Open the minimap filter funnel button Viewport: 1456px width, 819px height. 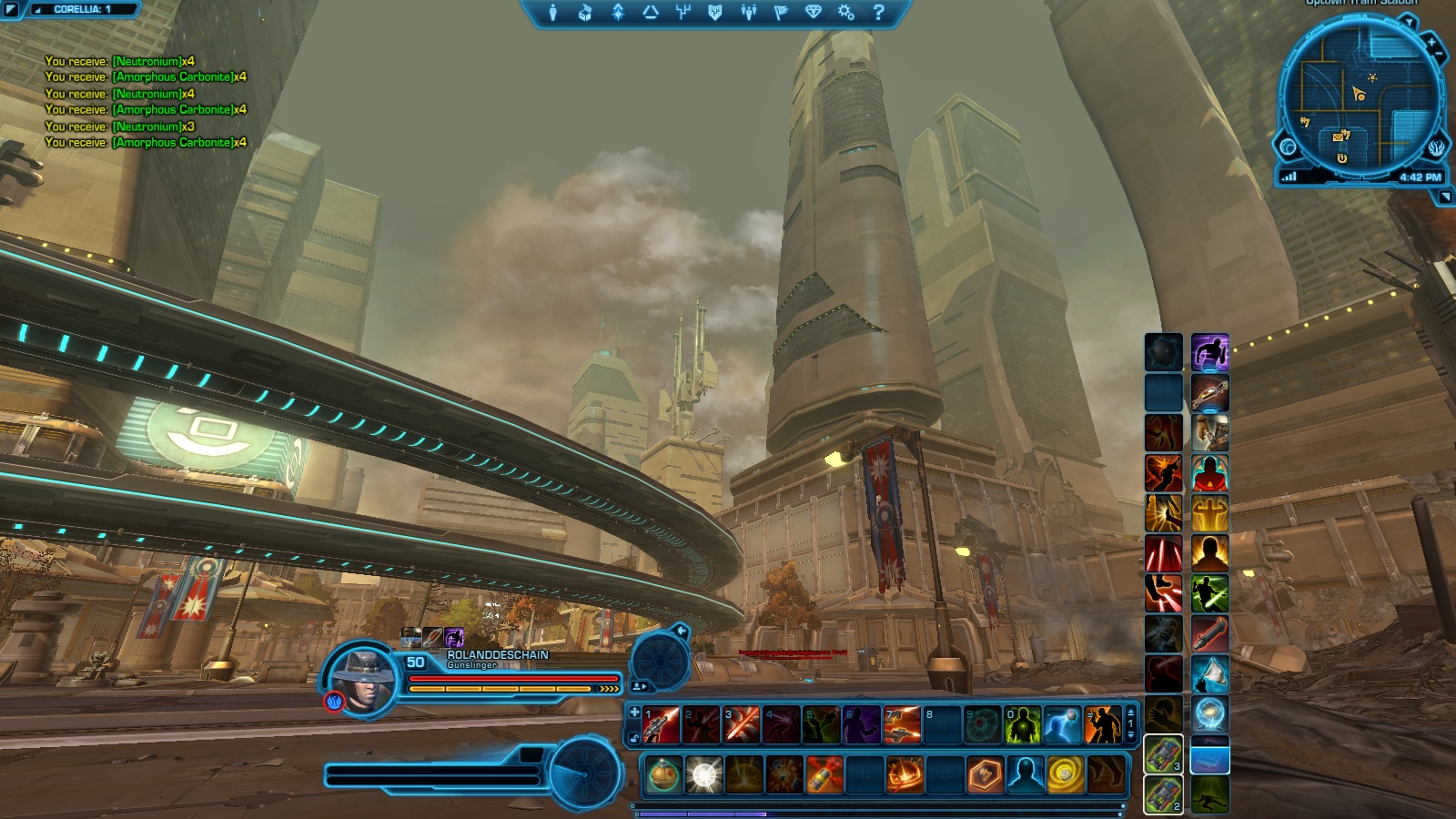click(1408, 21)
